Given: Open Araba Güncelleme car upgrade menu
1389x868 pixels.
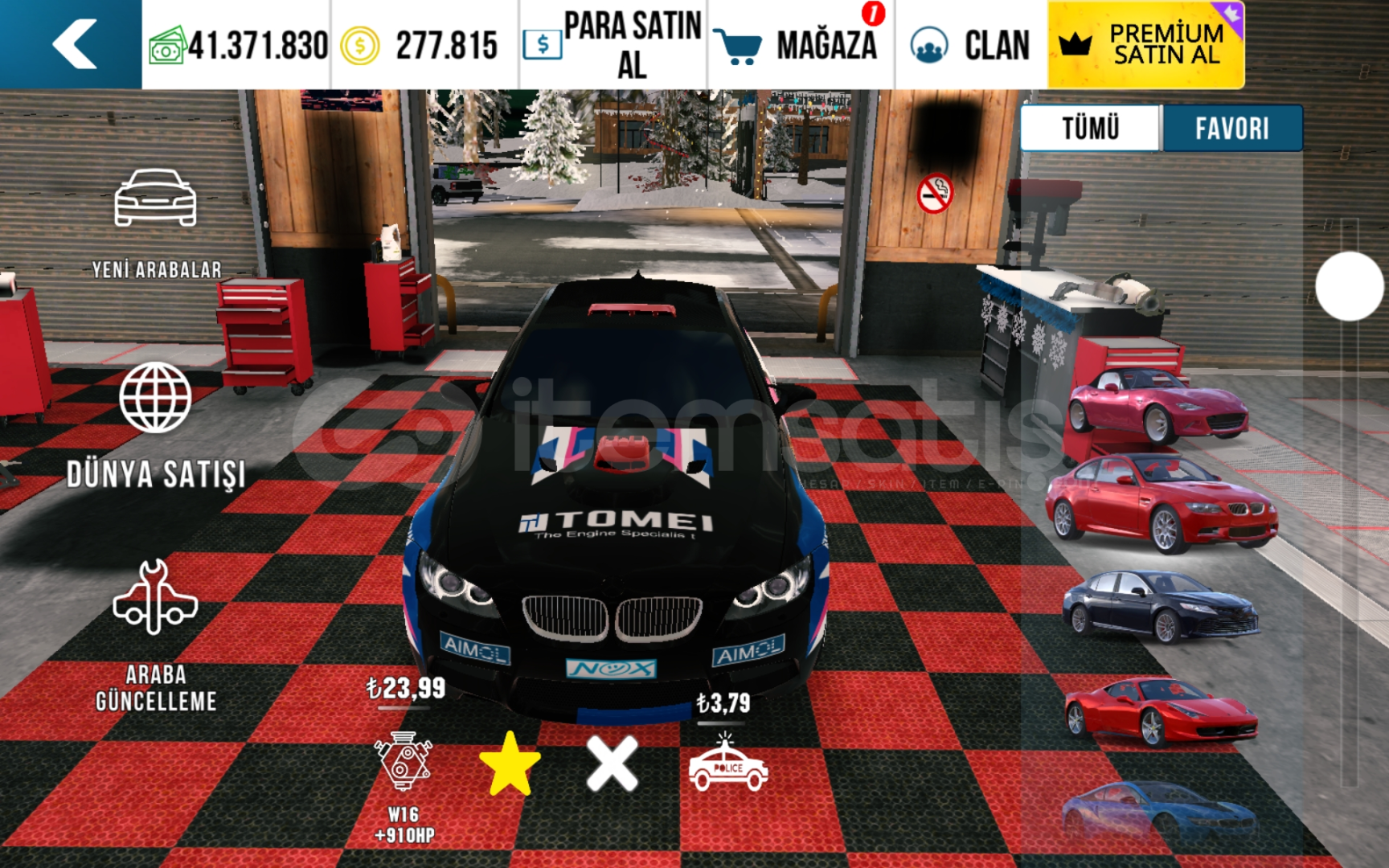Looking at the screenshot, I should [x=156, y=635].
